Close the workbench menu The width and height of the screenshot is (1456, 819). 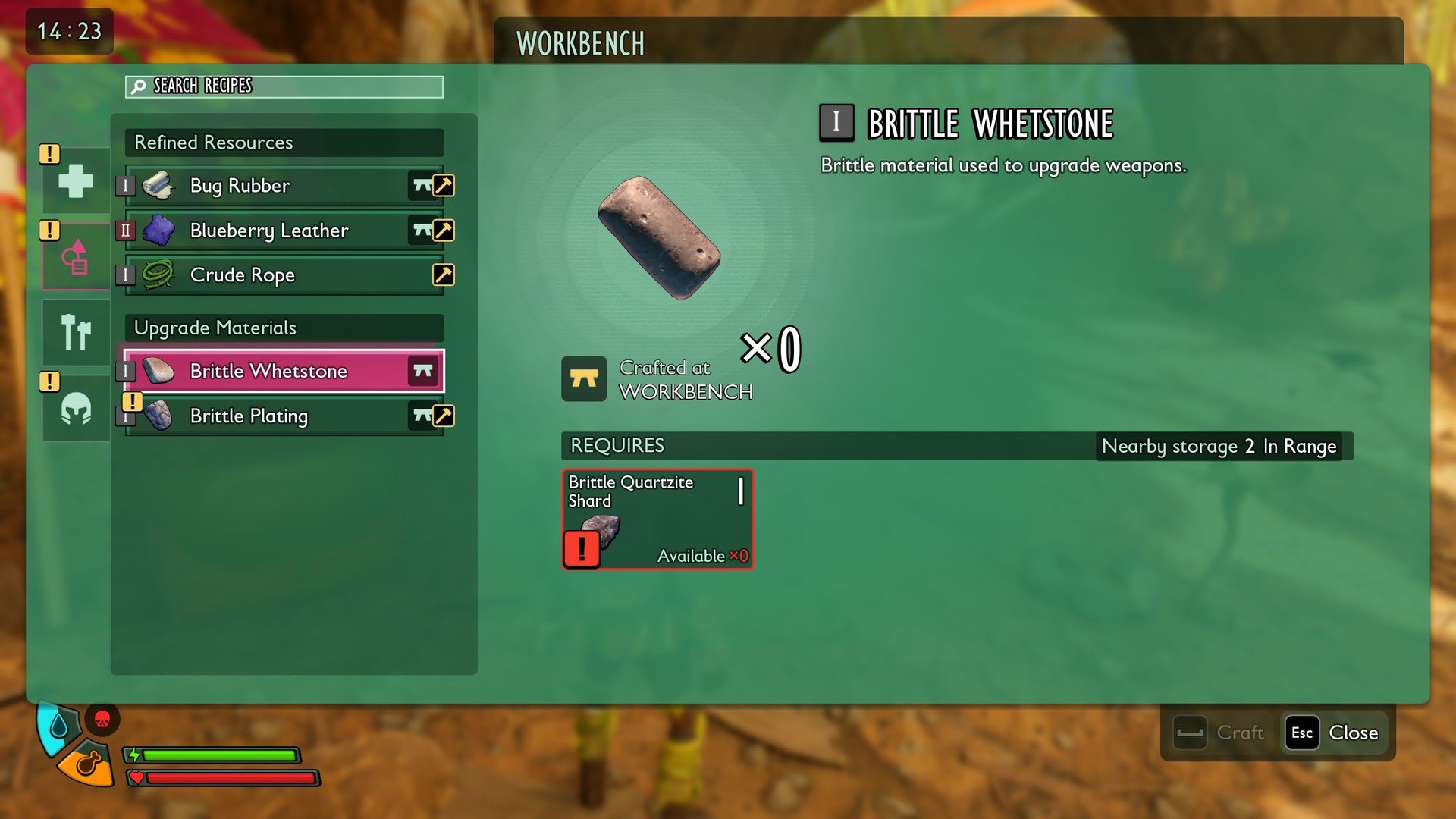click(x=1336, y=733)
